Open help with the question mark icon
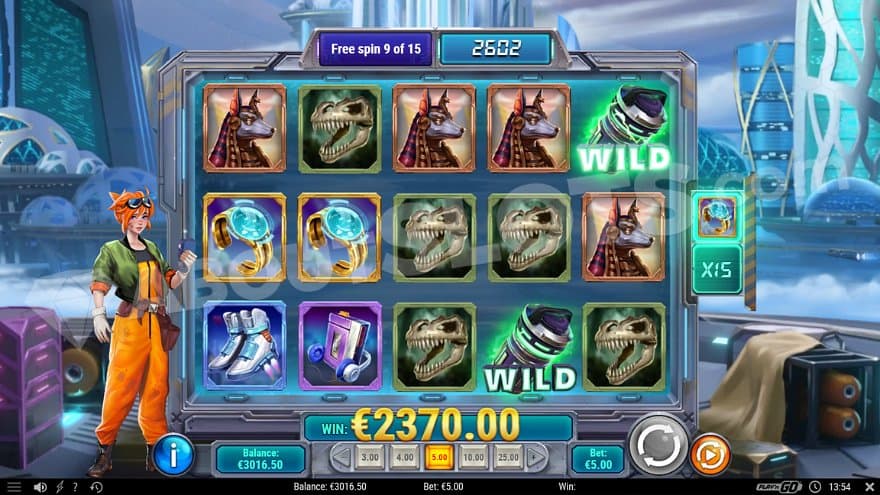The height and width of the screenshot is (495, 880). click(74, 487)
